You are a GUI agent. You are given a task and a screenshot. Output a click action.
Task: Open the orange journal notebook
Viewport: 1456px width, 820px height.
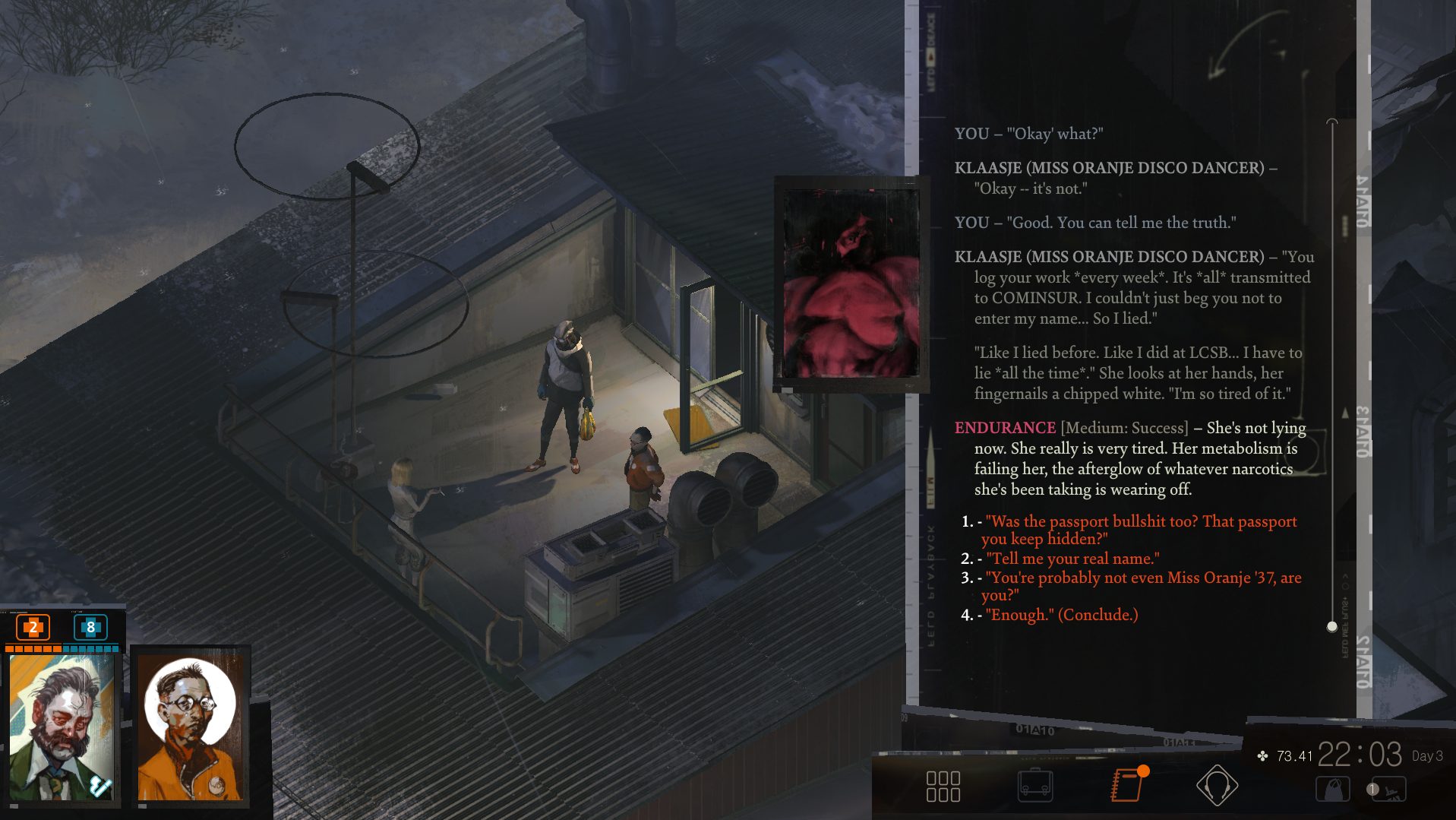(x=1126, y=786)
